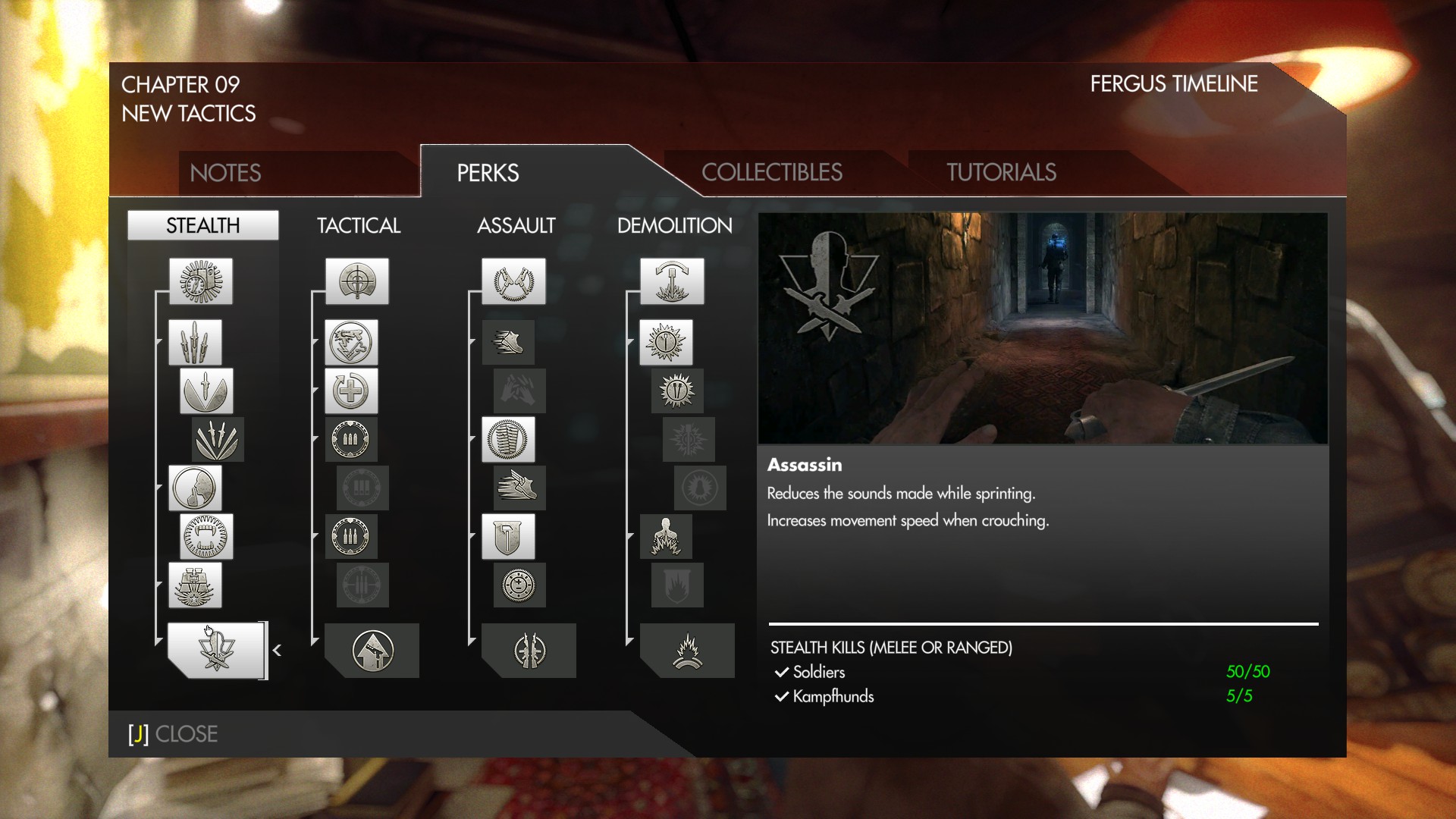
Task: Select the Demolition perk category
Action: (x=674, y=225)
